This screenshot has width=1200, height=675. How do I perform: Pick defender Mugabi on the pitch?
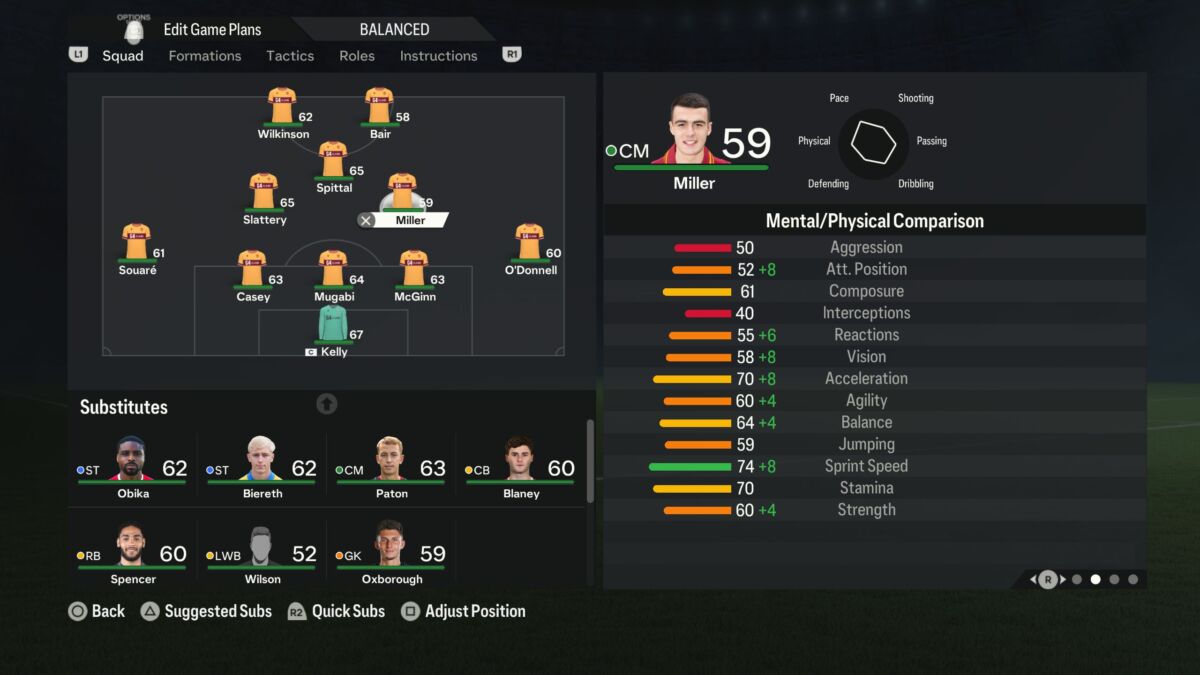[x=333, y=270]
